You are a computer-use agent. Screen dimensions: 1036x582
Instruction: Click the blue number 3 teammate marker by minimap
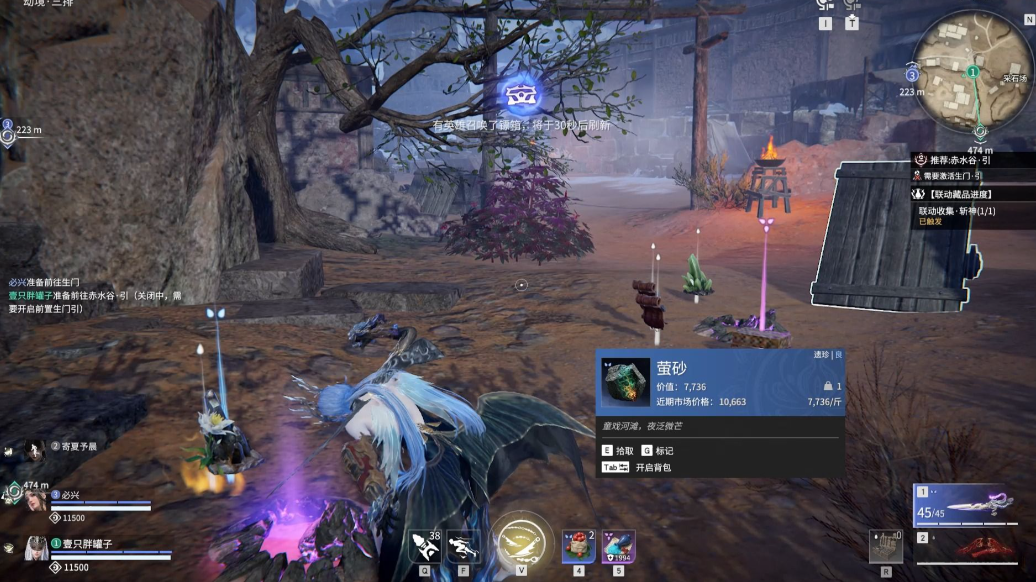(911, 74)
